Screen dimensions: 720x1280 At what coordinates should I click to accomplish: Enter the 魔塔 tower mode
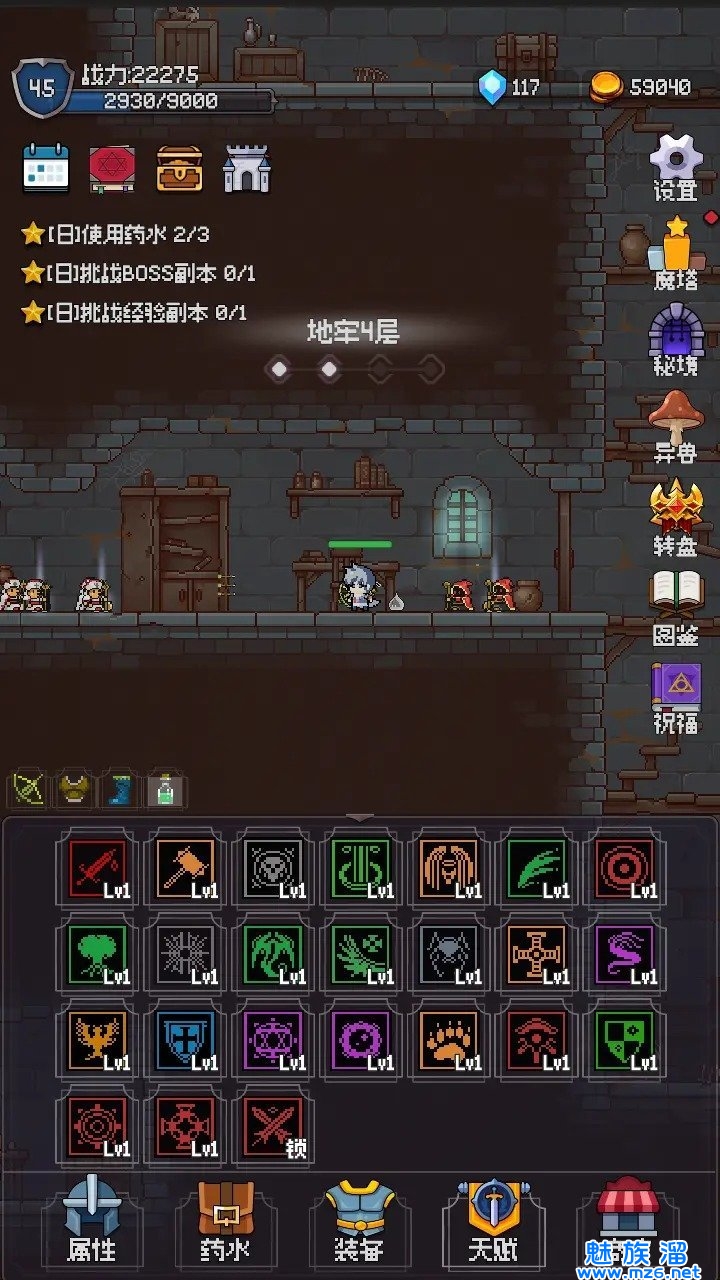[676, 252]
